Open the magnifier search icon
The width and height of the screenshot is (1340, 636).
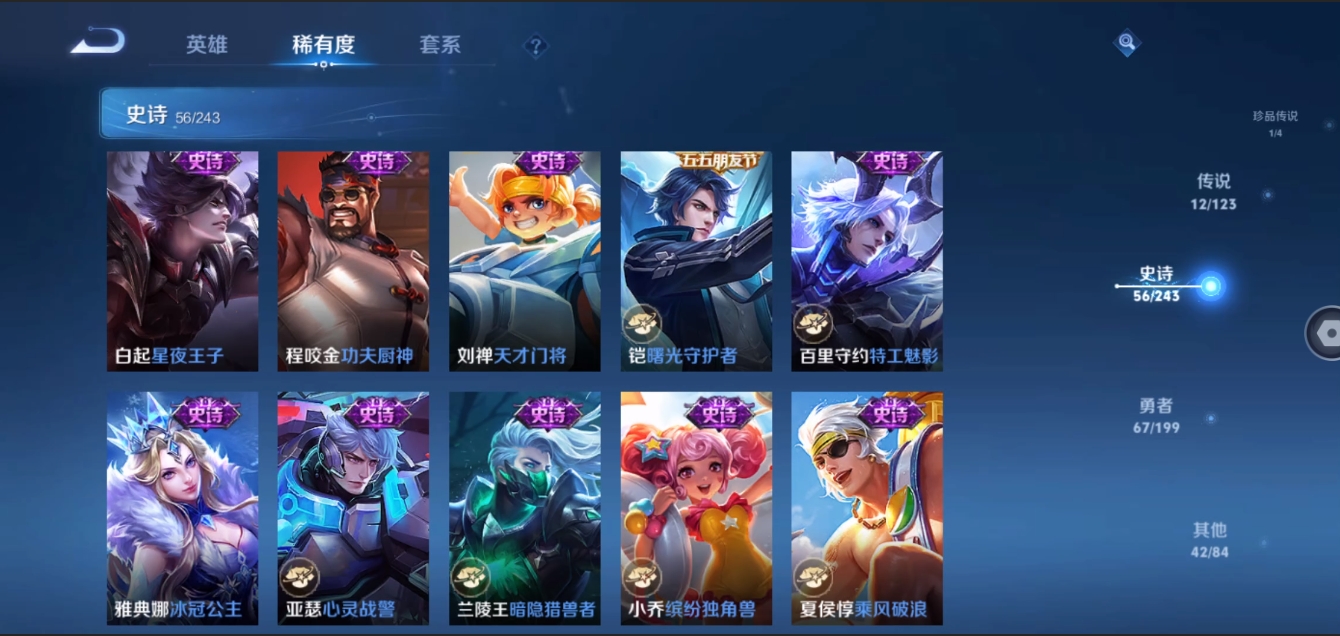point(1127,42)
